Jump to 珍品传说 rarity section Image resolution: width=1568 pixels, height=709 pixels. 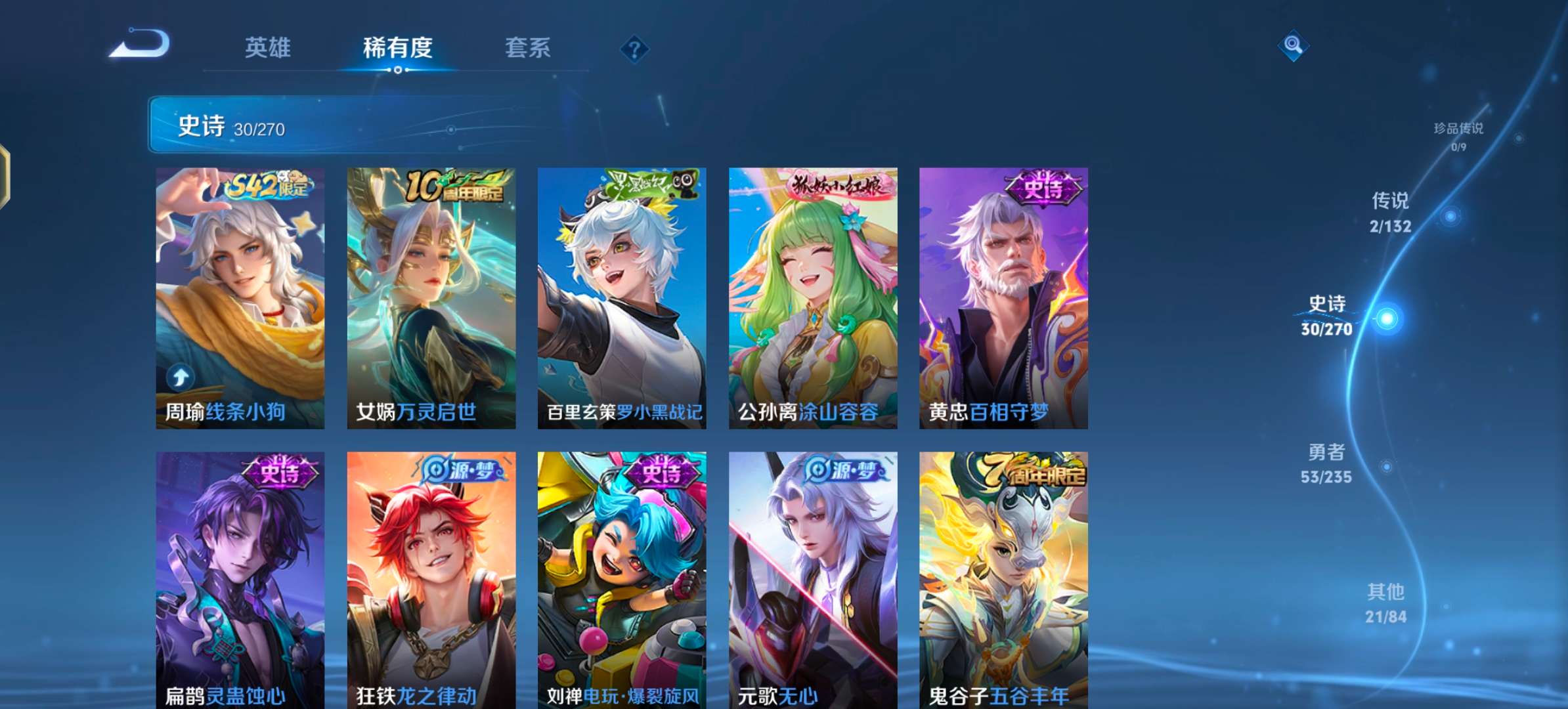[1458, 135]
